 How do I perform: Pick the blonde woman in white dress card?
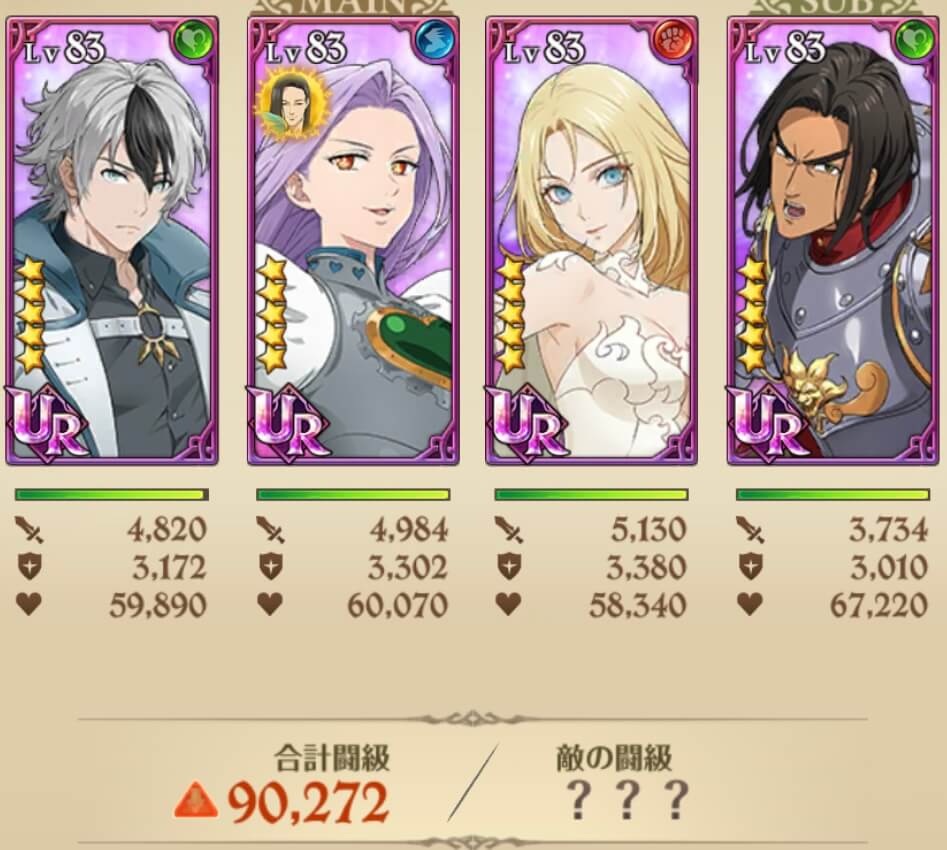click(x=592, y=240)
